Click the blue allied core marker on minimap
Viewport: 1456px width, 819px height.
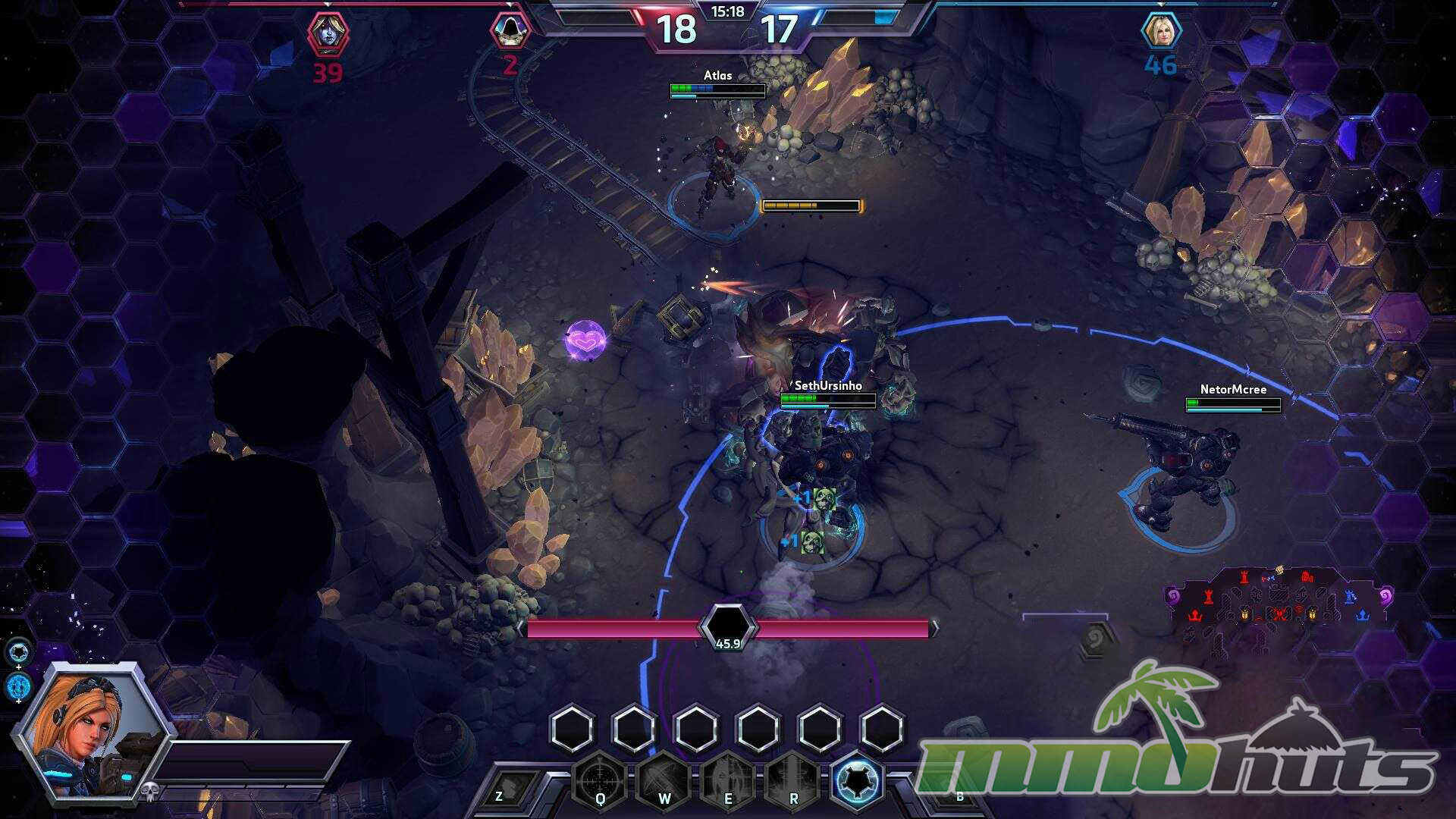tap(1362, 615)
